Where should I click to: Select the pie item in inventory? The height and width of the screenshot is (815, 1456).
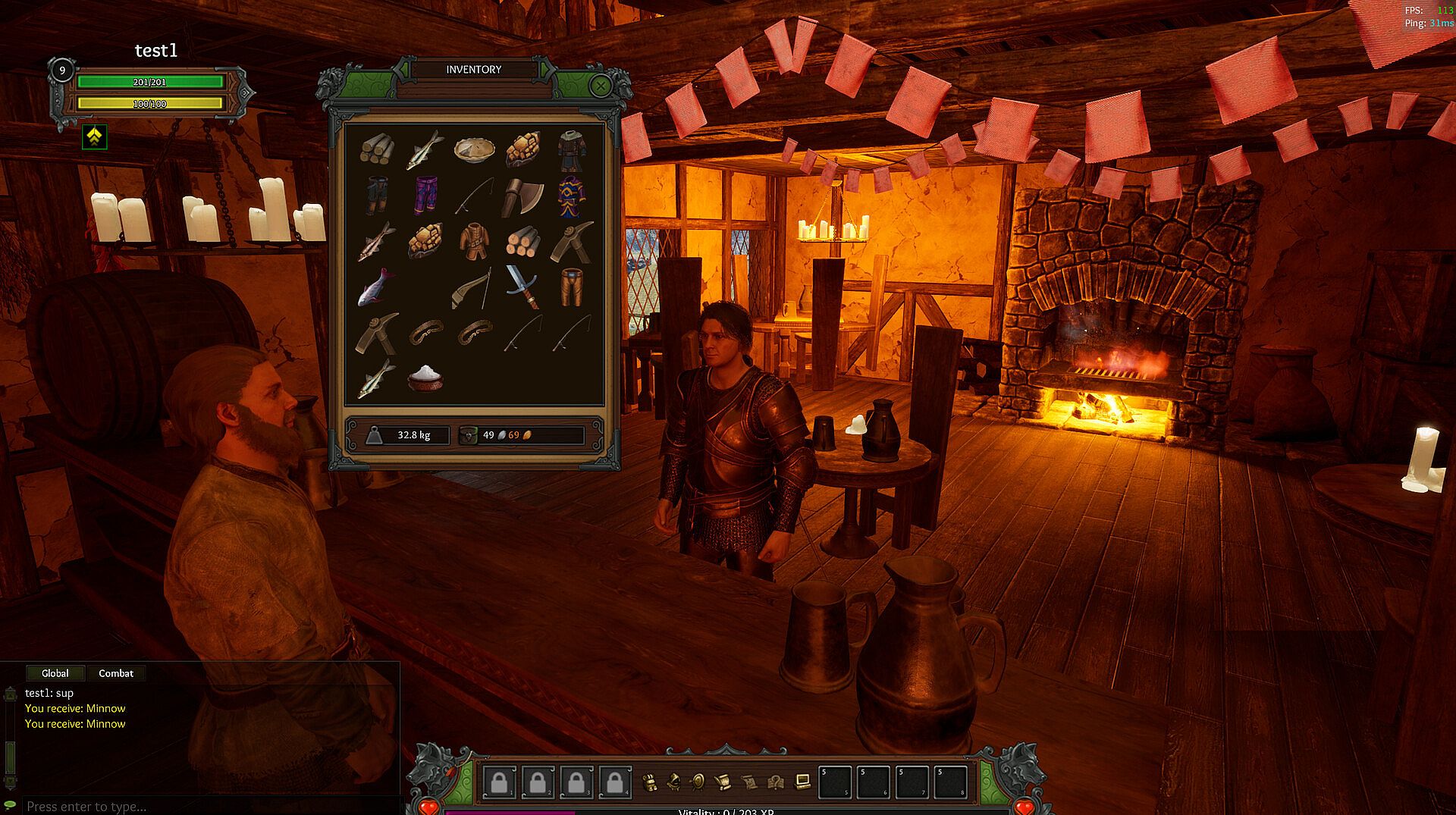474,149
